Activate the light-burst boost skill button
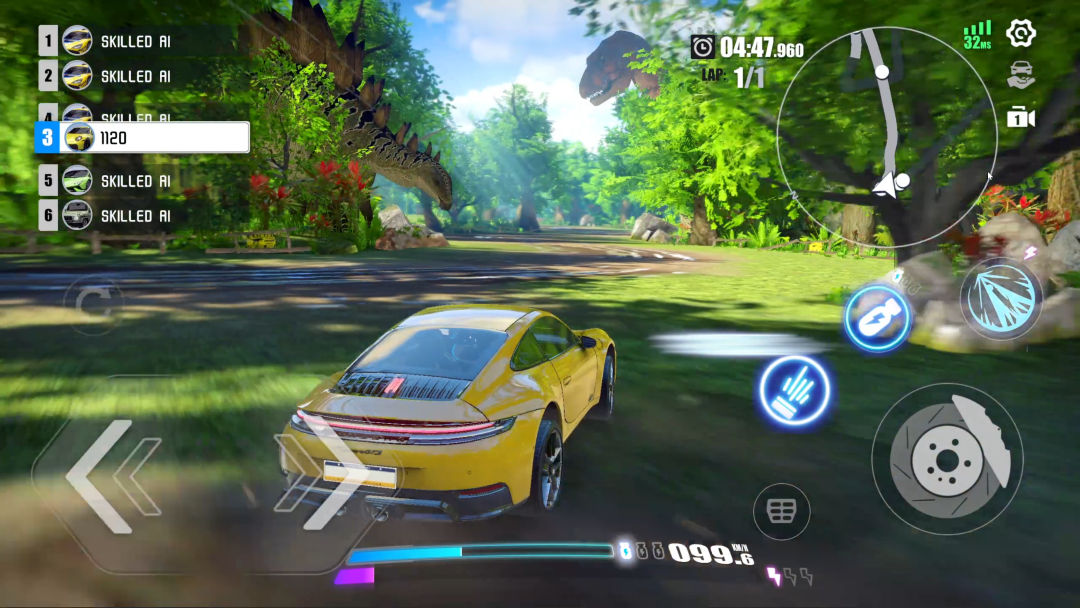 pyautogui.click(x=1001, y=298)
